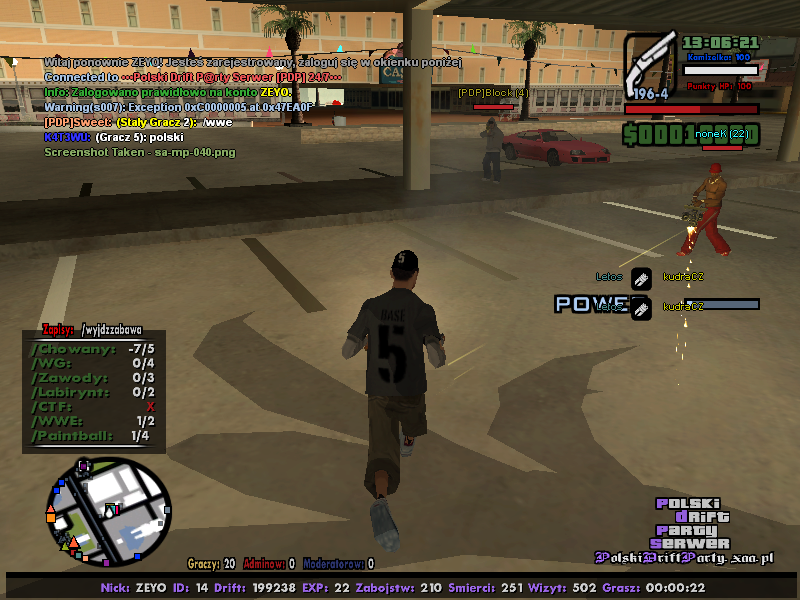Pick the /Zawody event row
The image size is (800, 600).
click(x=93, y=378)
